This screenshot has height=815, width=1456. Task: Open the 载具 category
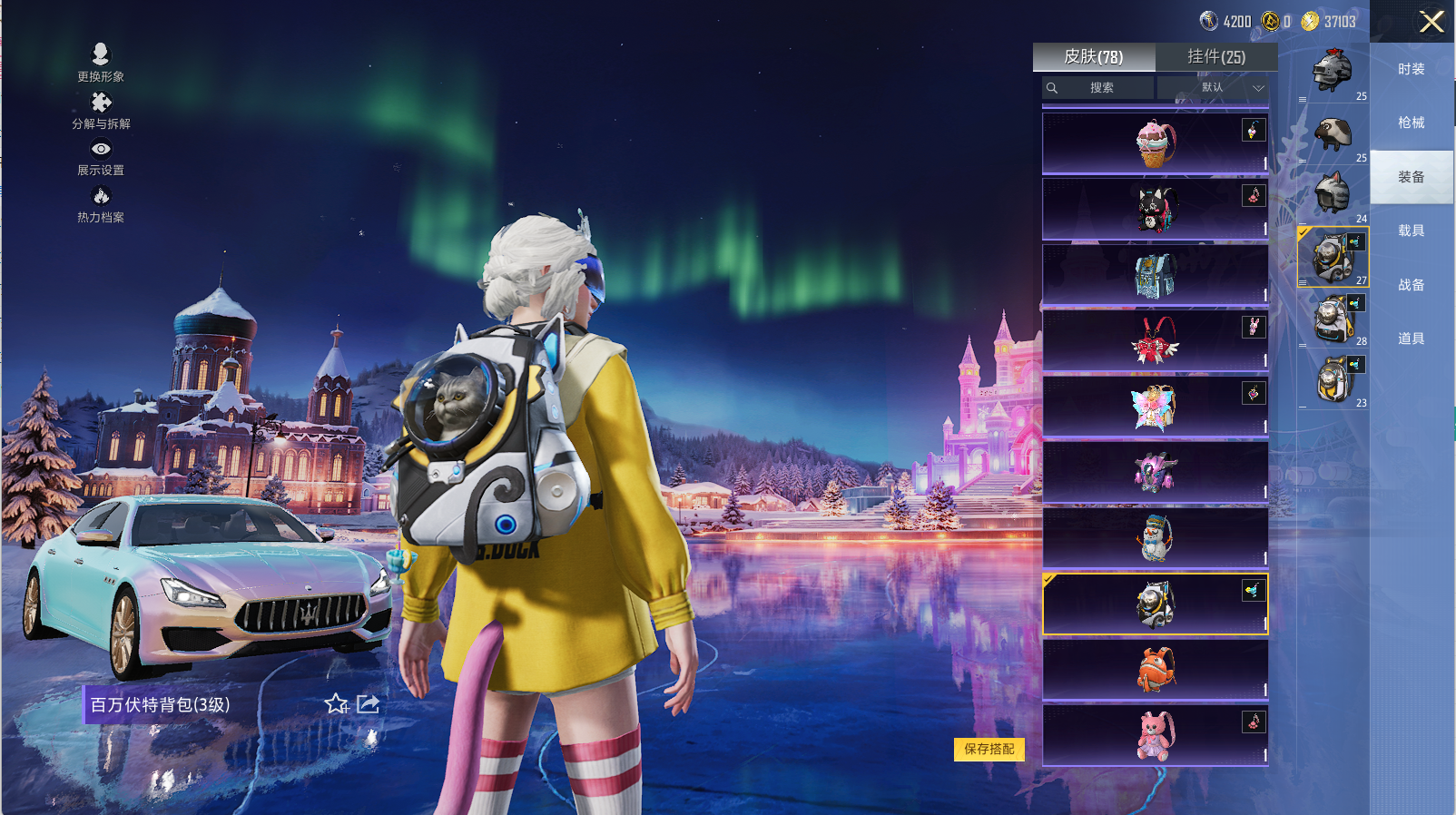pos(1411,231)
